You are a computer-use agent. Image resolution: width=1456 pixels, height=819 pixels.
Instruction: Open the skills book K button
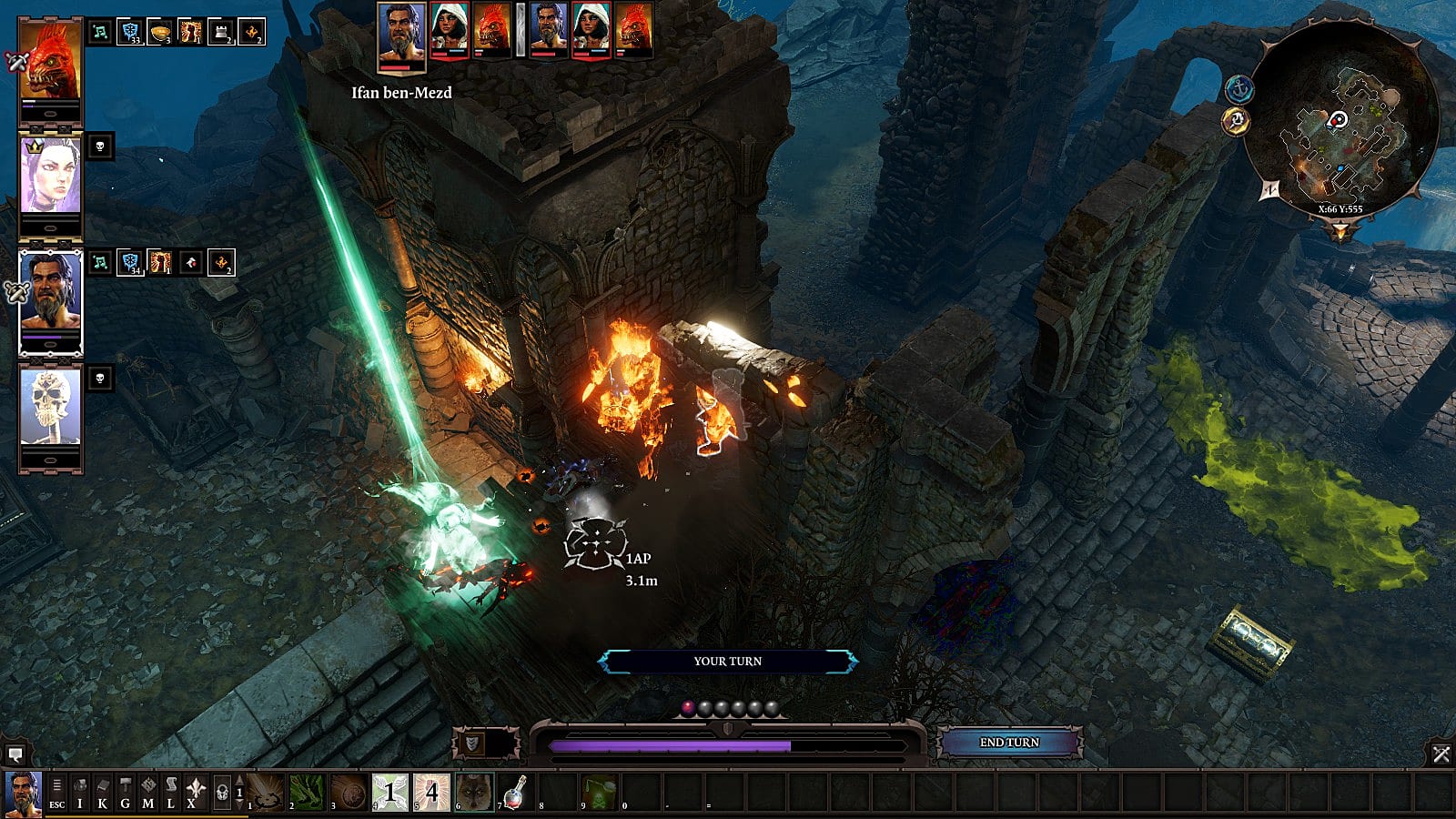coord(103,793)
